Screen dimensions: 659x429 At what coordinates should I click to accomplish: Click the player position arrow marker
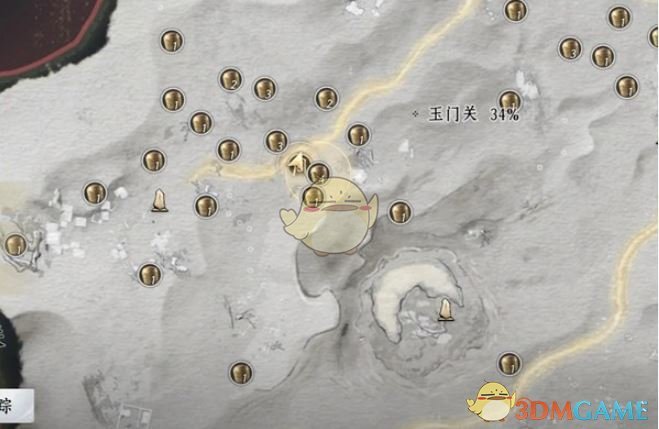tap(297, 161)
